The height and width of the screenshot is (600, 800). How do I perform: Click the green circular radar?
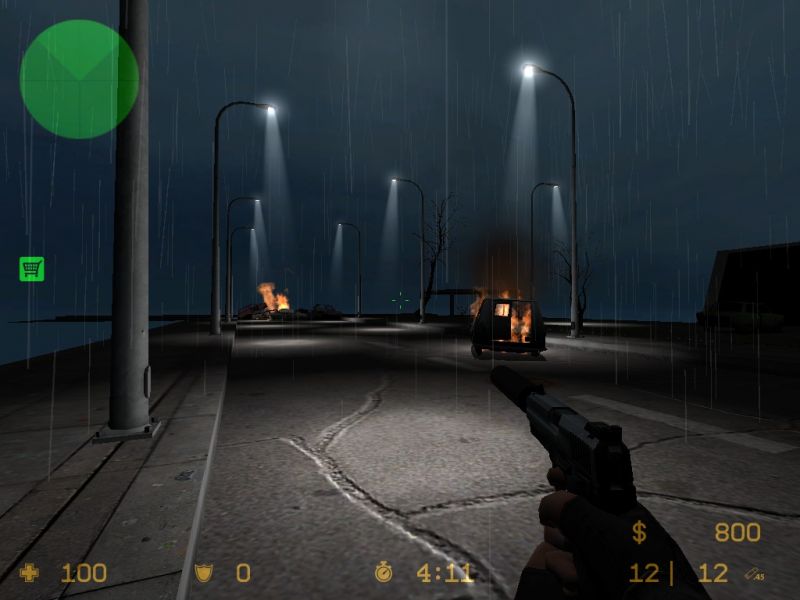[79, 79]
